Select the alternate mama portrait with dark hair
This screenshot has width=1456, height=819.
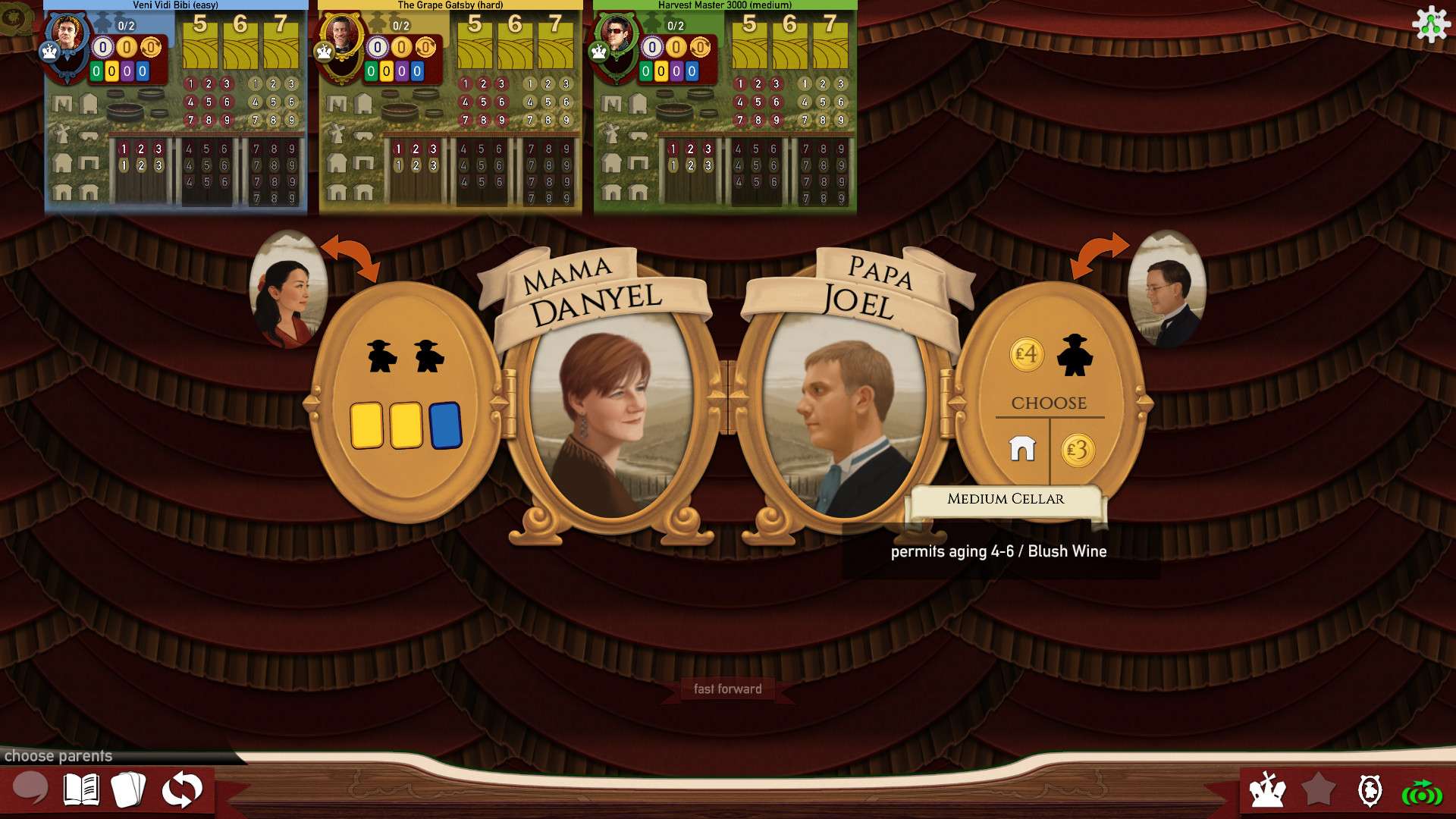(x=287, y=290)
